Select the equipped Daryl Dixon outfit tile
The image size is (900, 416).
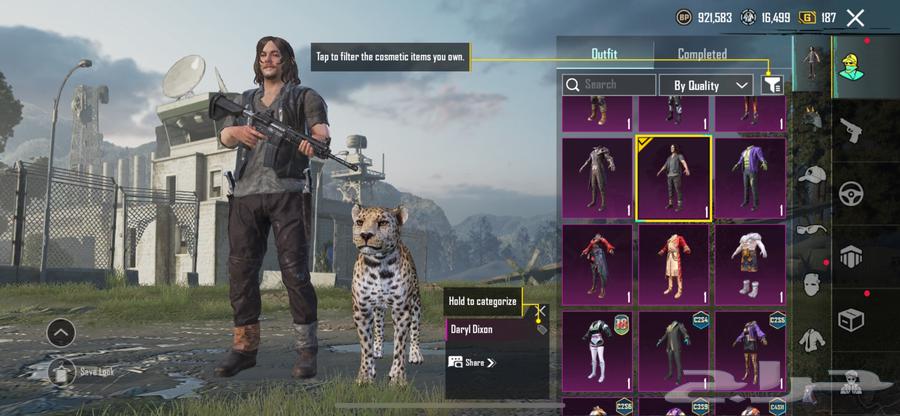[x=674, y=177]
